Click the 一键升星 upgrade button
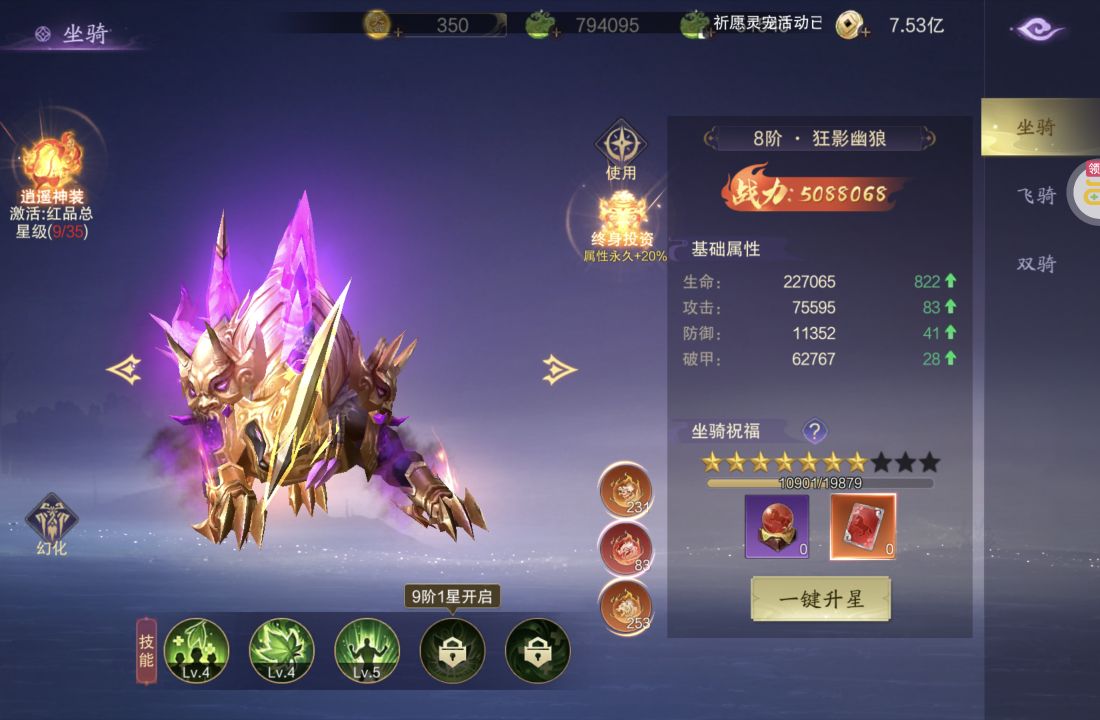Viewport: 1100px width, 720px height. 820,599
